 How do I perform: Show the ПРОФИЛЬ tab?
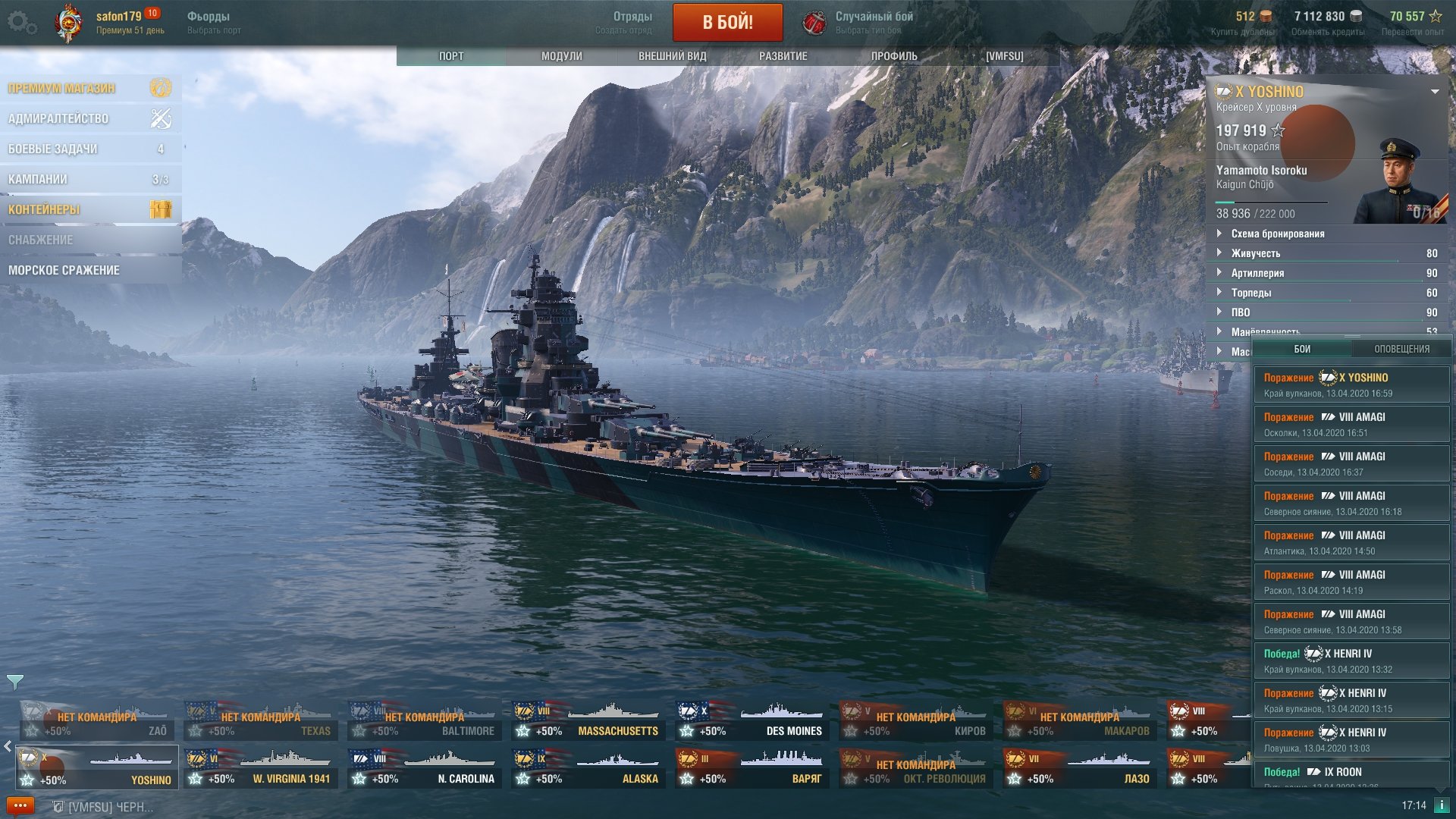coord(893,56)
